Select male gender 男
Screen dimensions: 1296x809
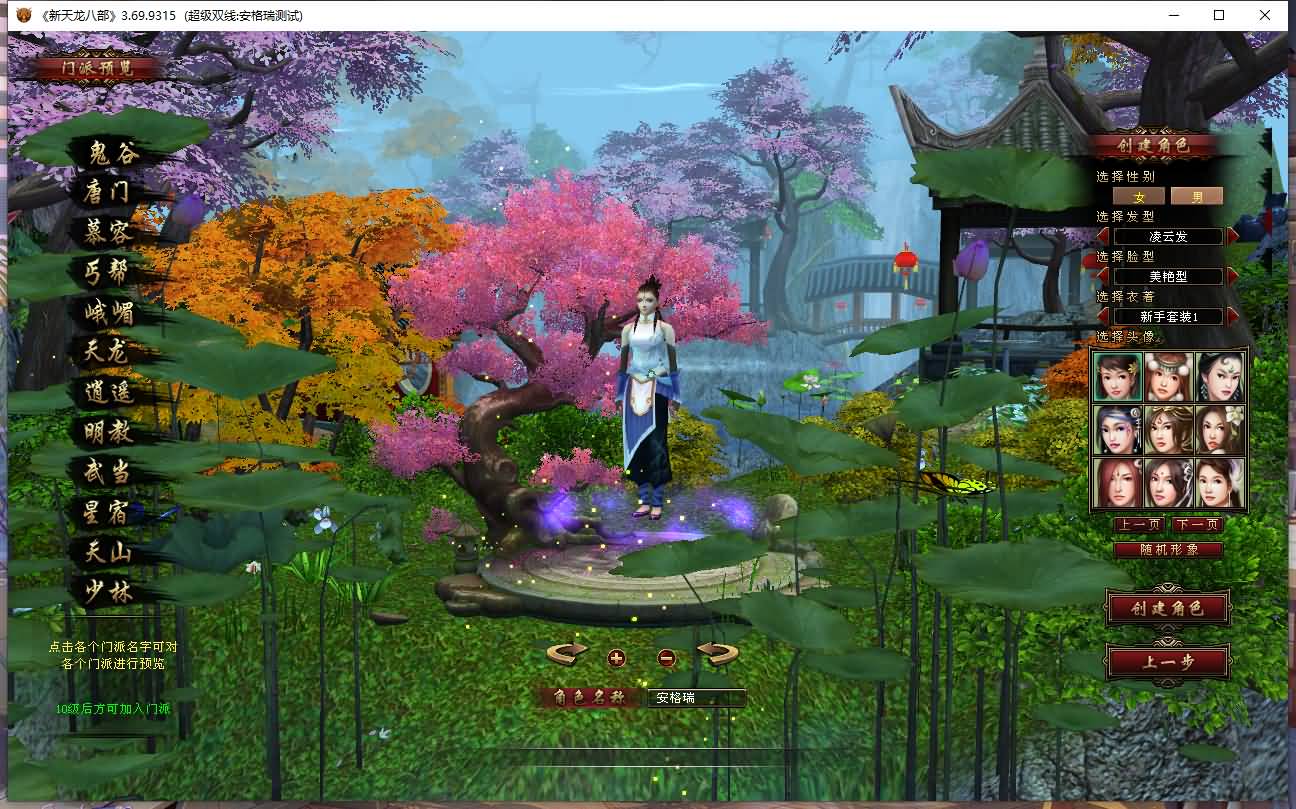1196,196
